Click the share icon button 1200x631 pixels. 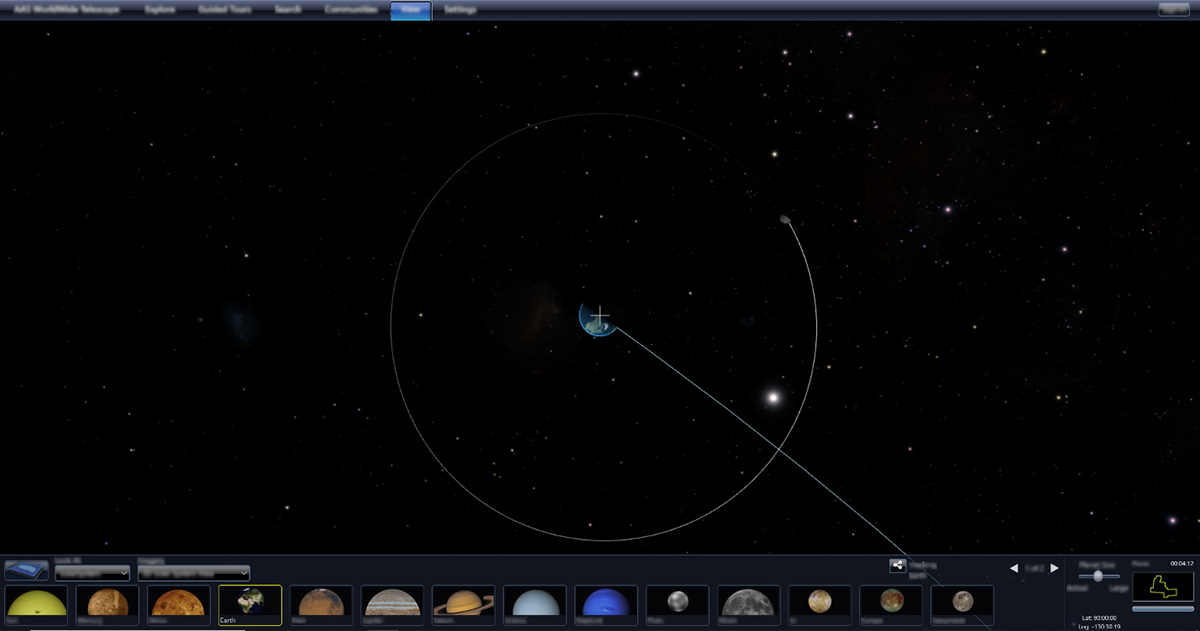tap(897, 566)
